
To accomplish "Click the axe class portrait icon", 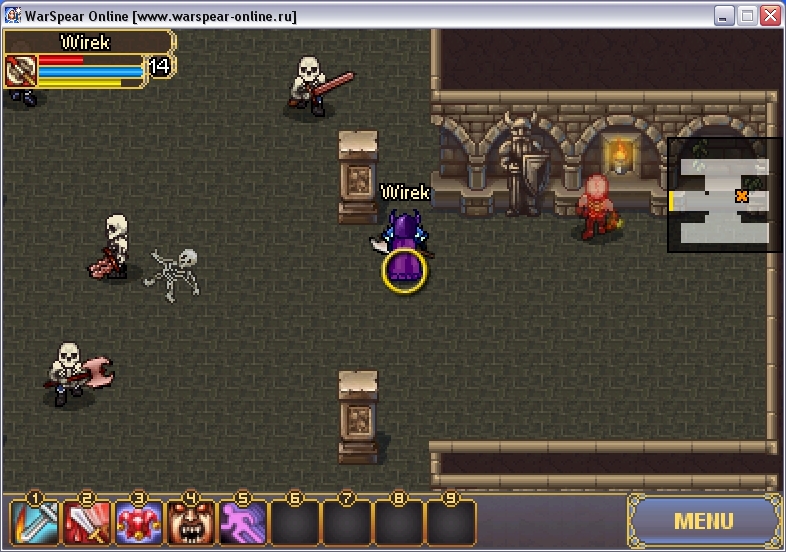I will [x=21, y=71].
